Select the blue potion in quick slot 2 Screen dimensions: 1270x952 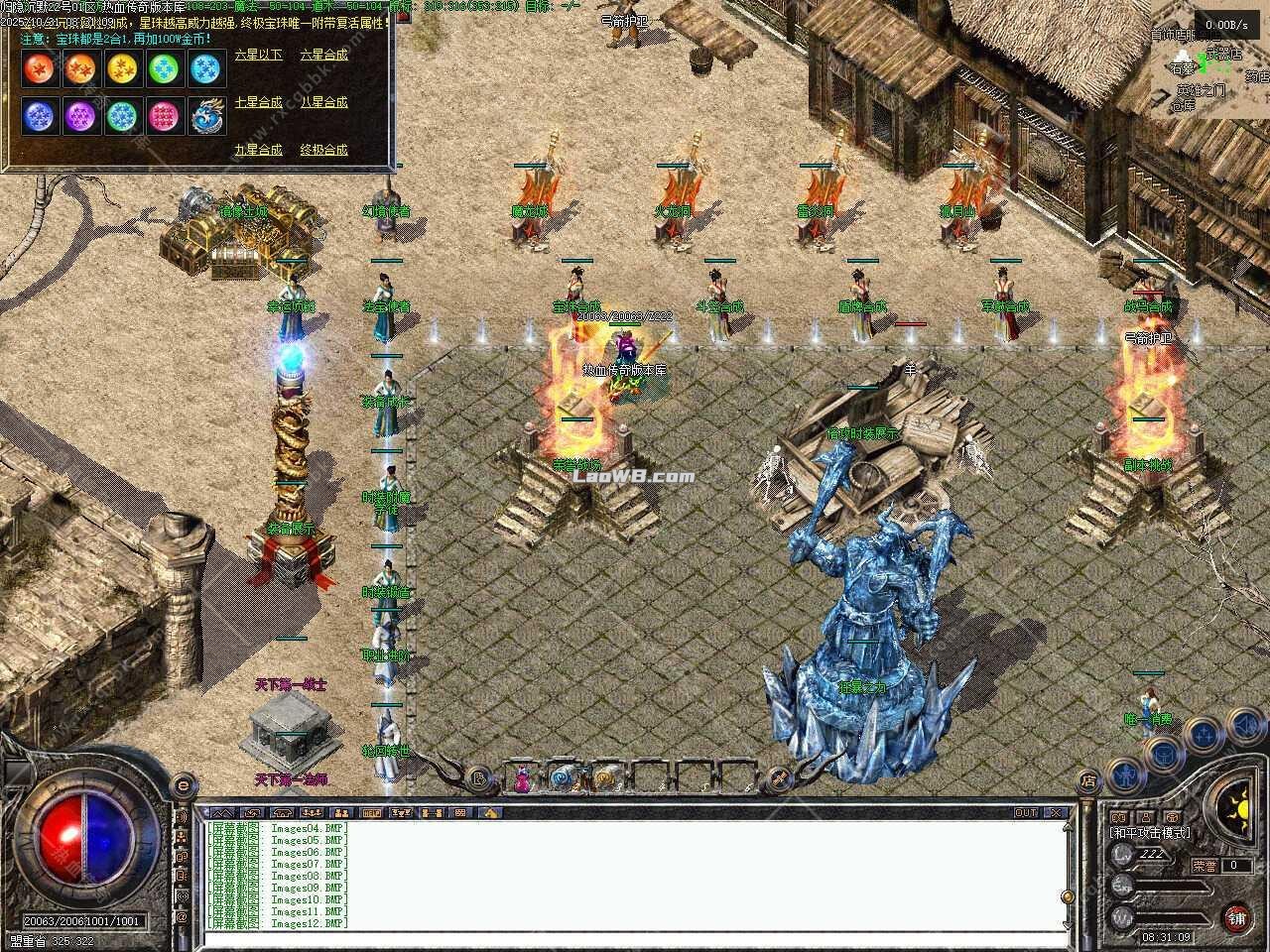[562, 776]
